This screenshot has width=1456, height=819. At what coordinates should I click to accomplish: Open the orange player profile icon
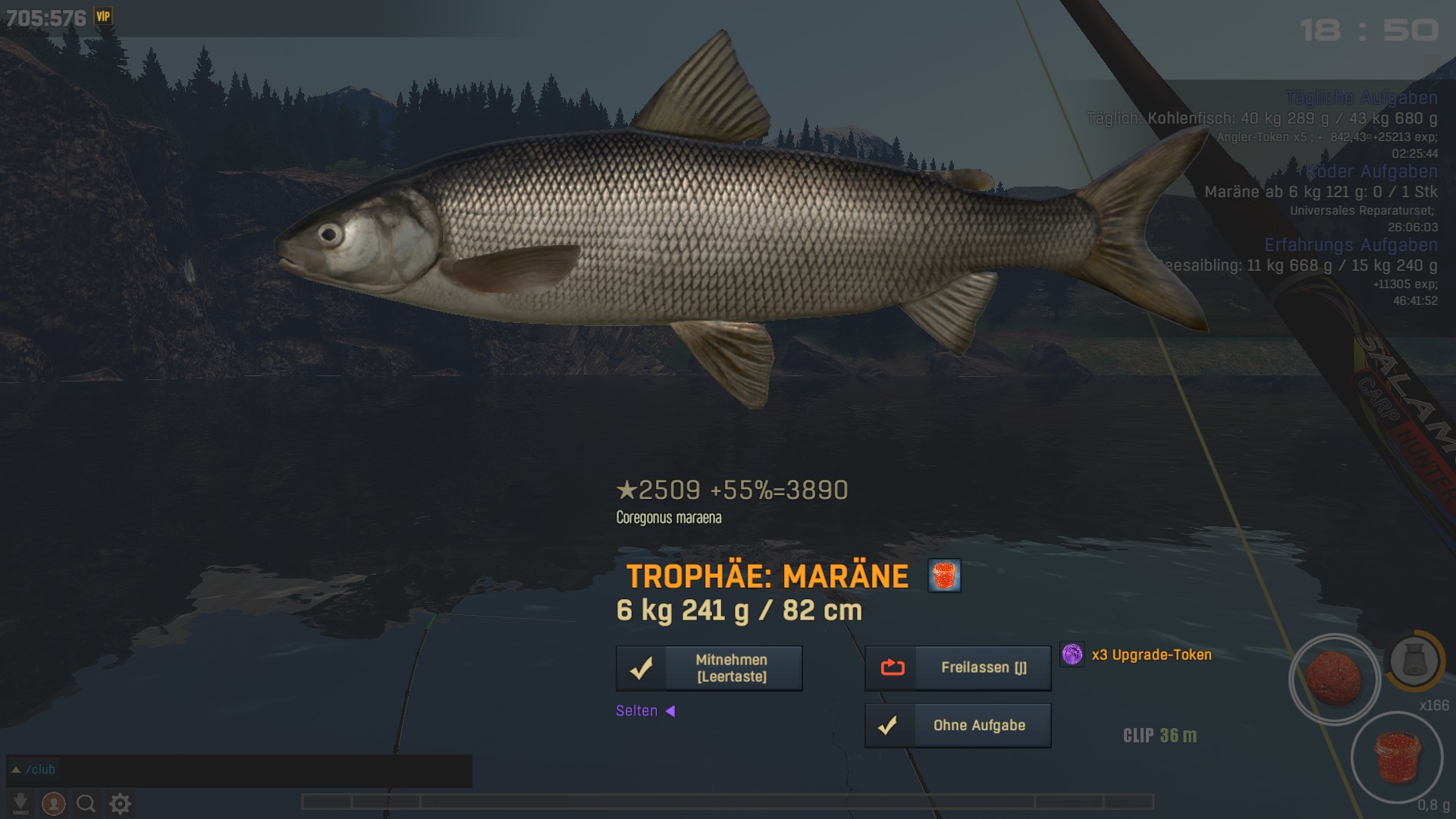coord(53,803)
